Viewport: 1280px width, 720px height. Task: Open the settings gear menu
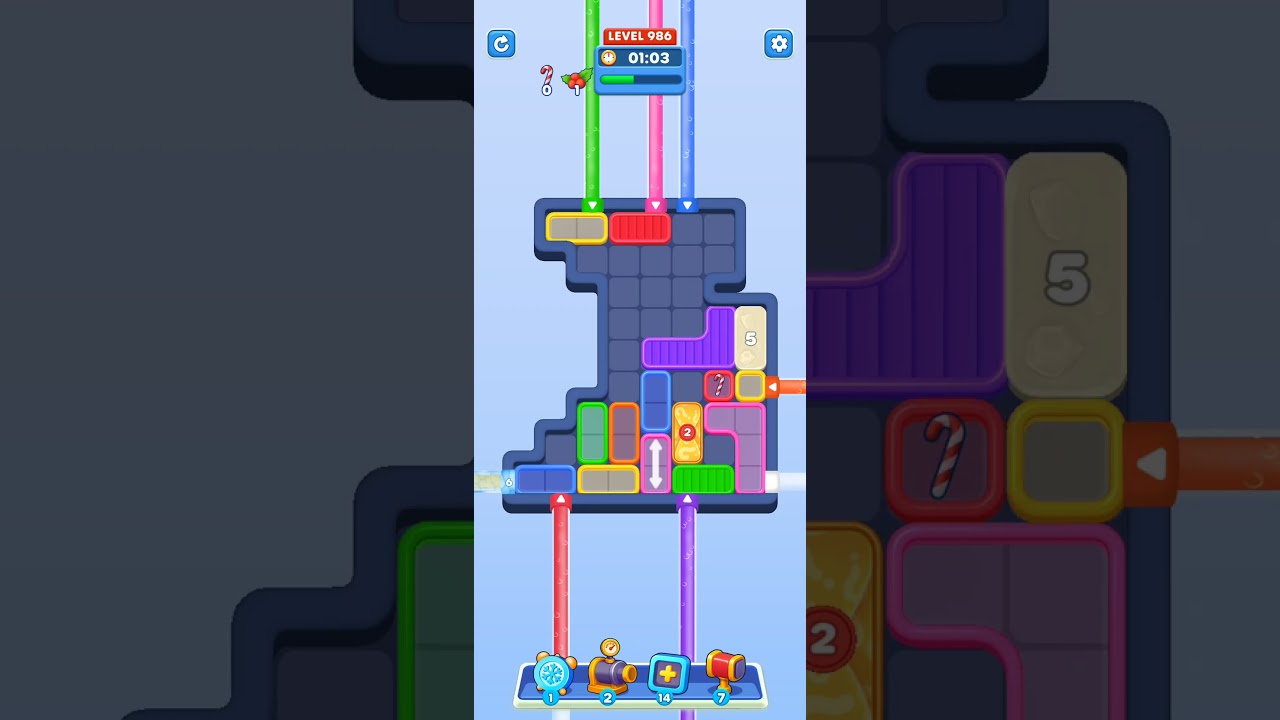(779, 44)
